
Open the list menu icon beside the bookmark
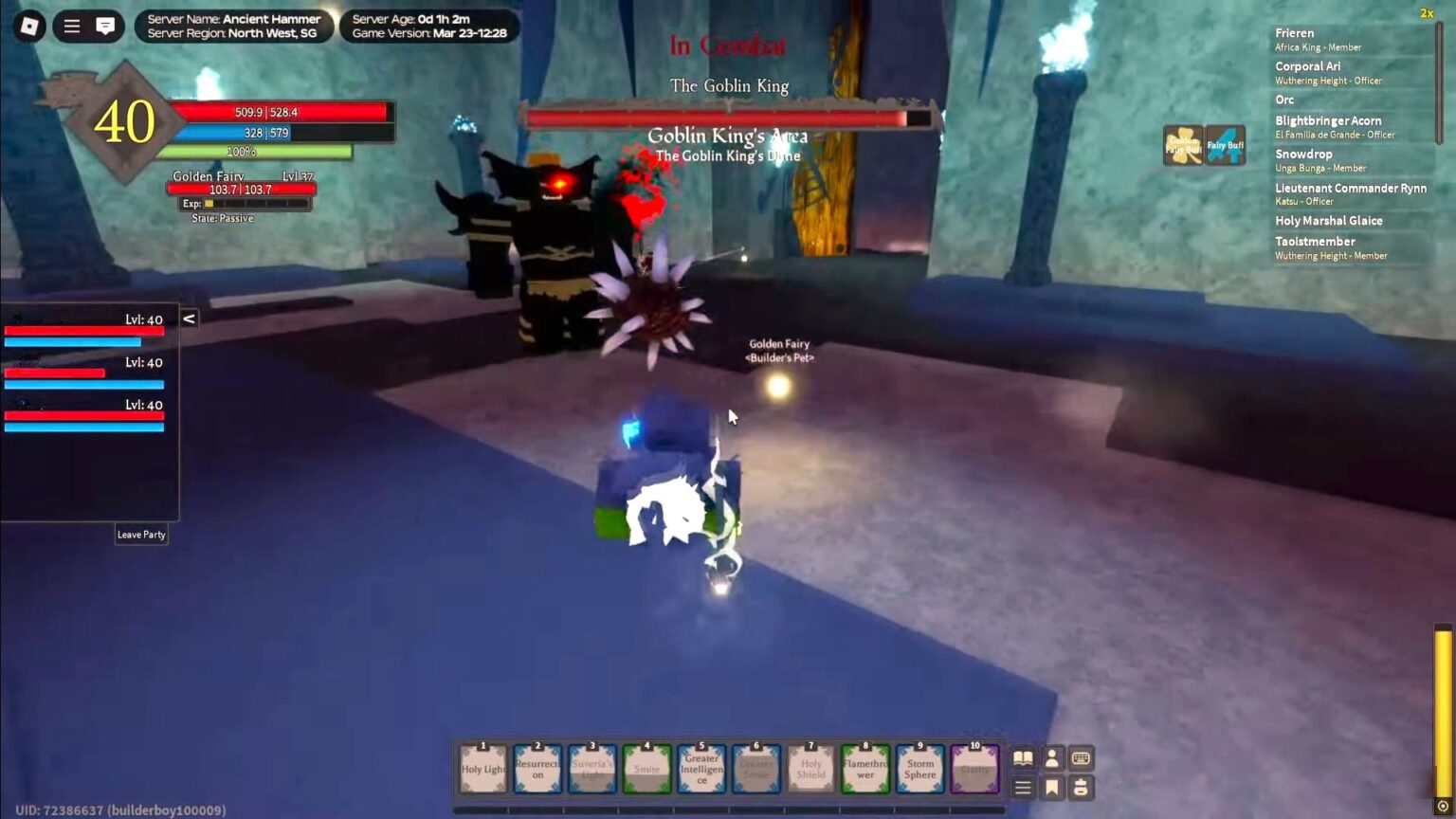pyautogui.click(x=1023, y=787)
